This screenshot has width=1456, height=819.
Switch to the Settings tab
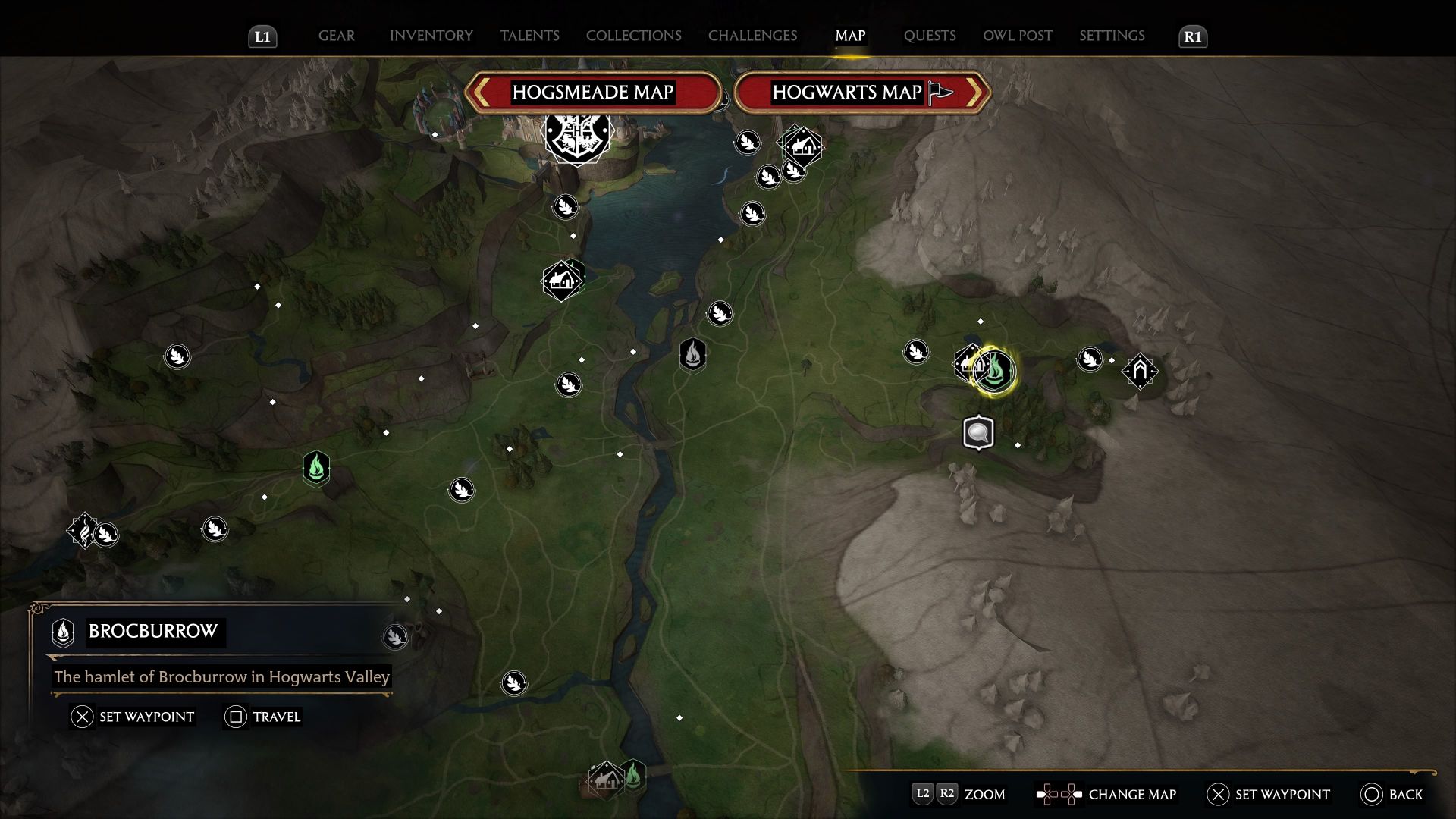[x=1112, y=36]
